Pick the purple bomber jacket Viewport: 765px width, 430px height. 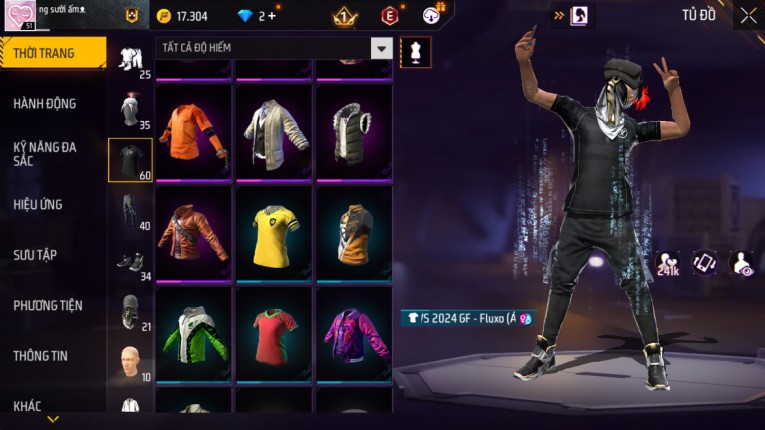(355, 335)
